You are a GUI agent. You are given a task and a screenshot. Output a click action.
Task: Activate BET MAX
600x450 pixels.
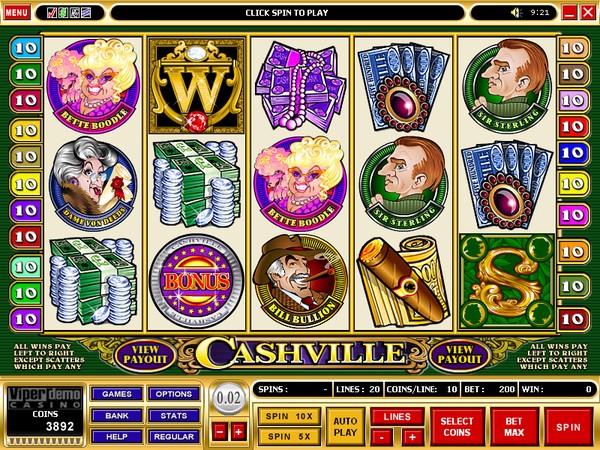coord(515,427)
